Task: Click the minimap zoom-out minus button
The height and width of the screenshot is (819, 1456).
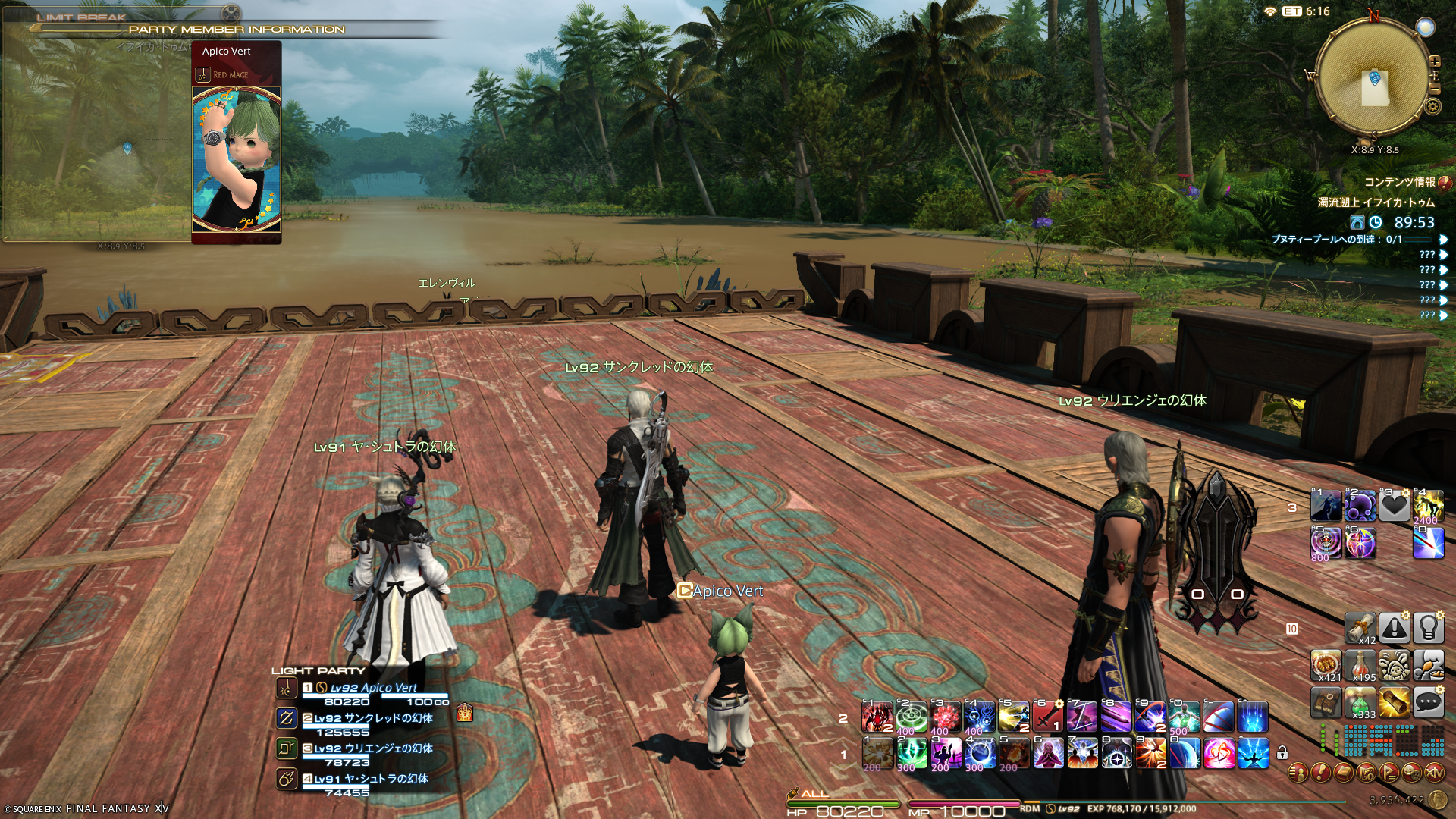Action: pyautogui.click(x=1435, y=89)
